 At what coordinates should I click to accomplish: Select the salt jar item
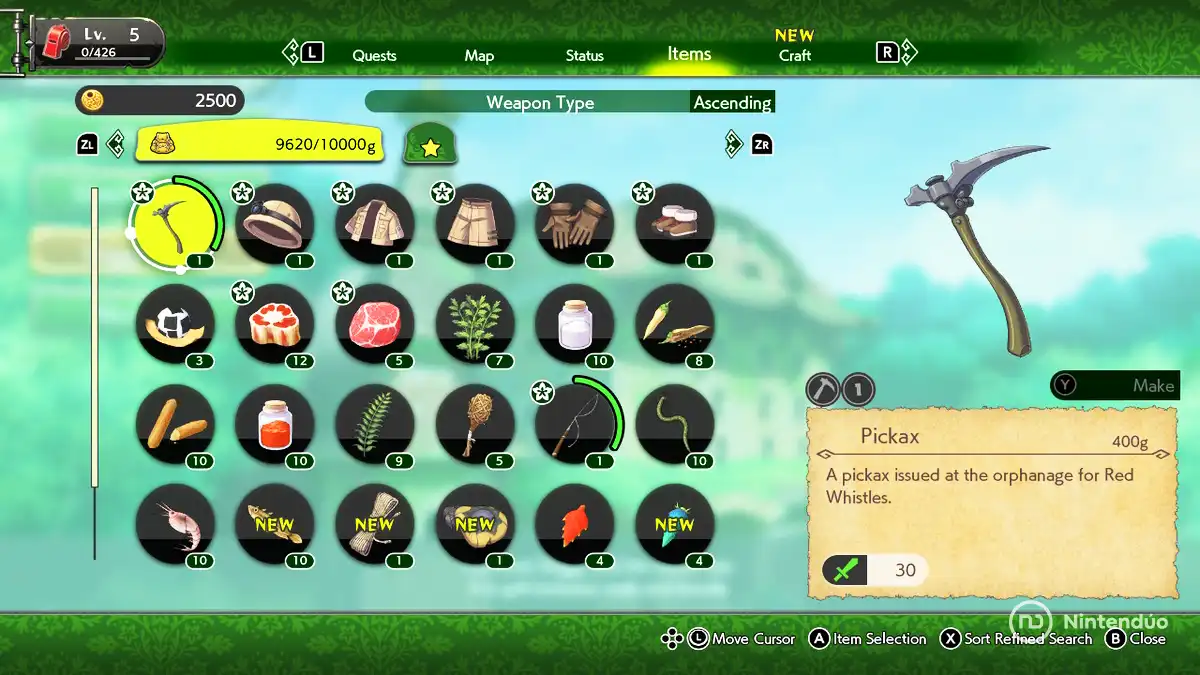pyautogui.click(x=574, y=324)
